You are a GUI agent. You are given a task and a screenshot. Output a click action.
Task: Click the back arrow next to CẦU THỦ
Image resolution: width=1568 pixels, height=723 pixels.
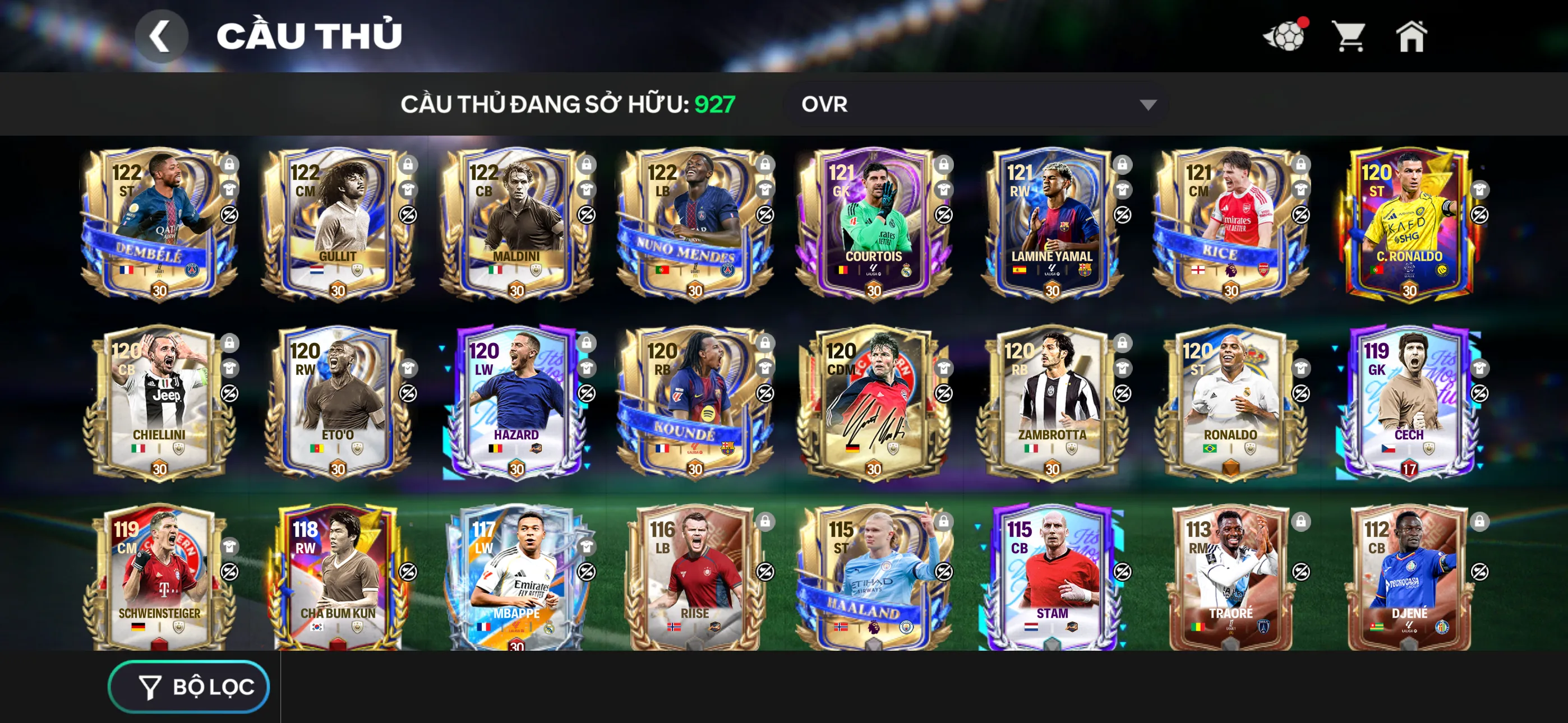click(x=162, y=35)
